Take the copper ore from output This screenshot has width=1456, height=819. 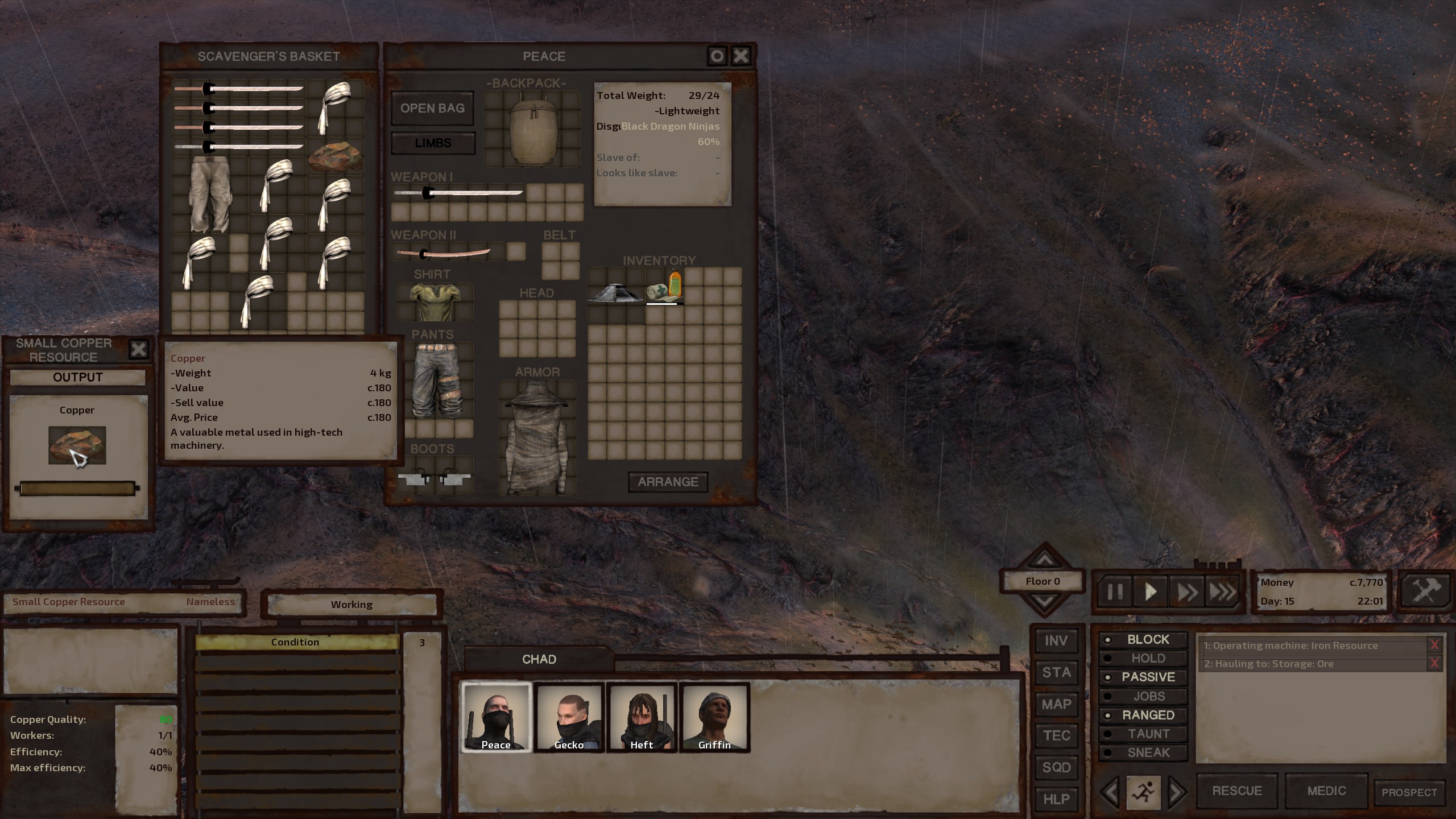pos(77,445)
